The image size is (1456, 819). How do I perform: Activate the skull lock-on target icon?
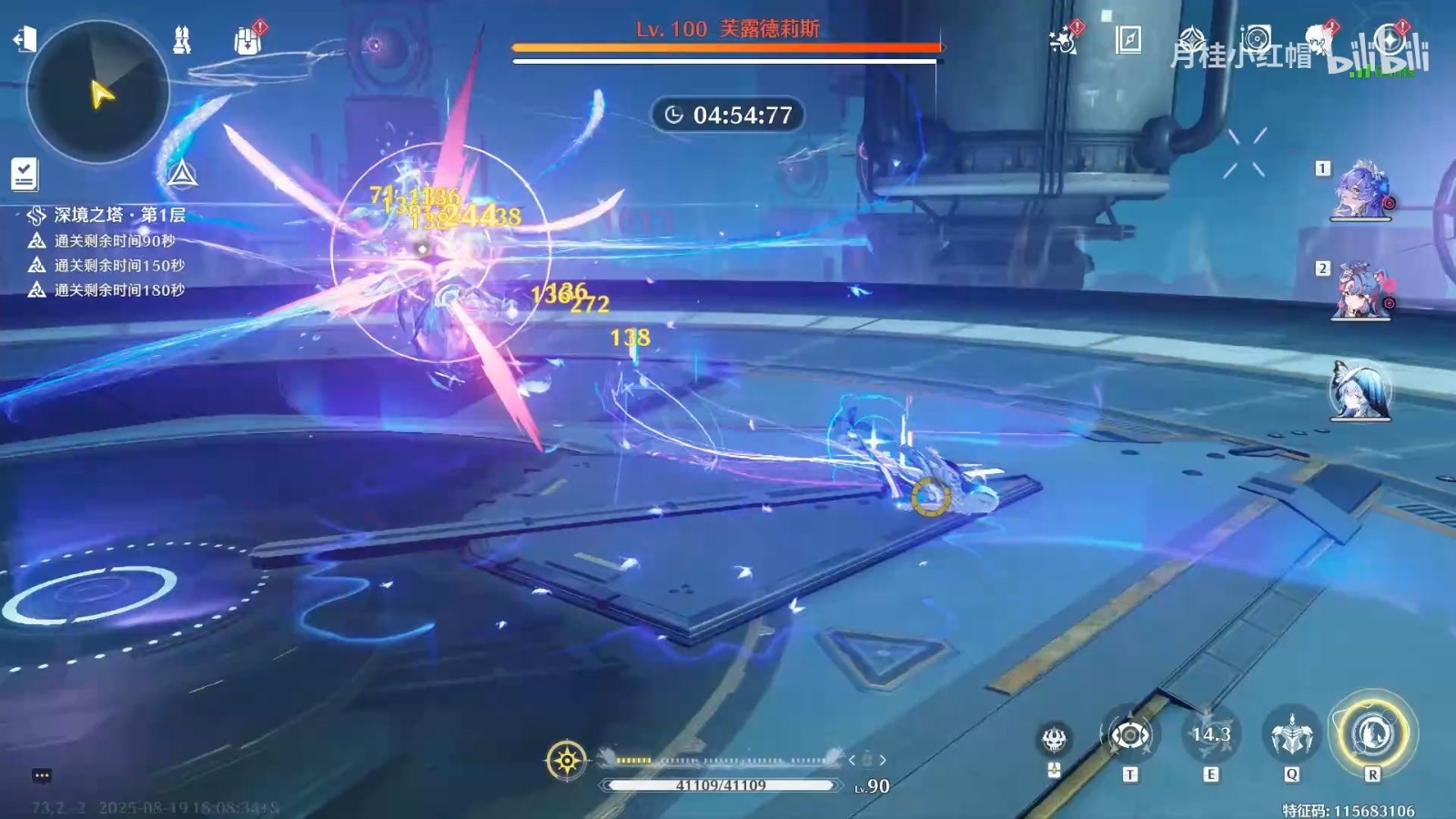pyautogui.click(x=1055, y=738)
